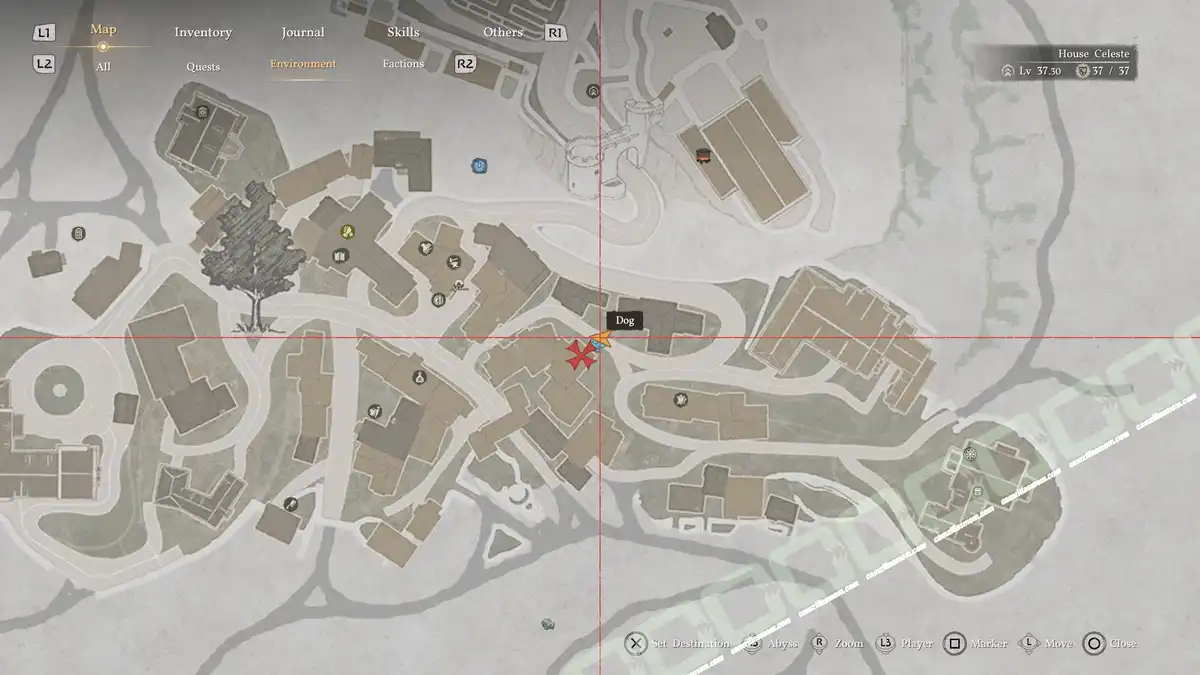Select the Map tab
Viewport: 1200px width, 675px height.
click(x=103, y=30)
